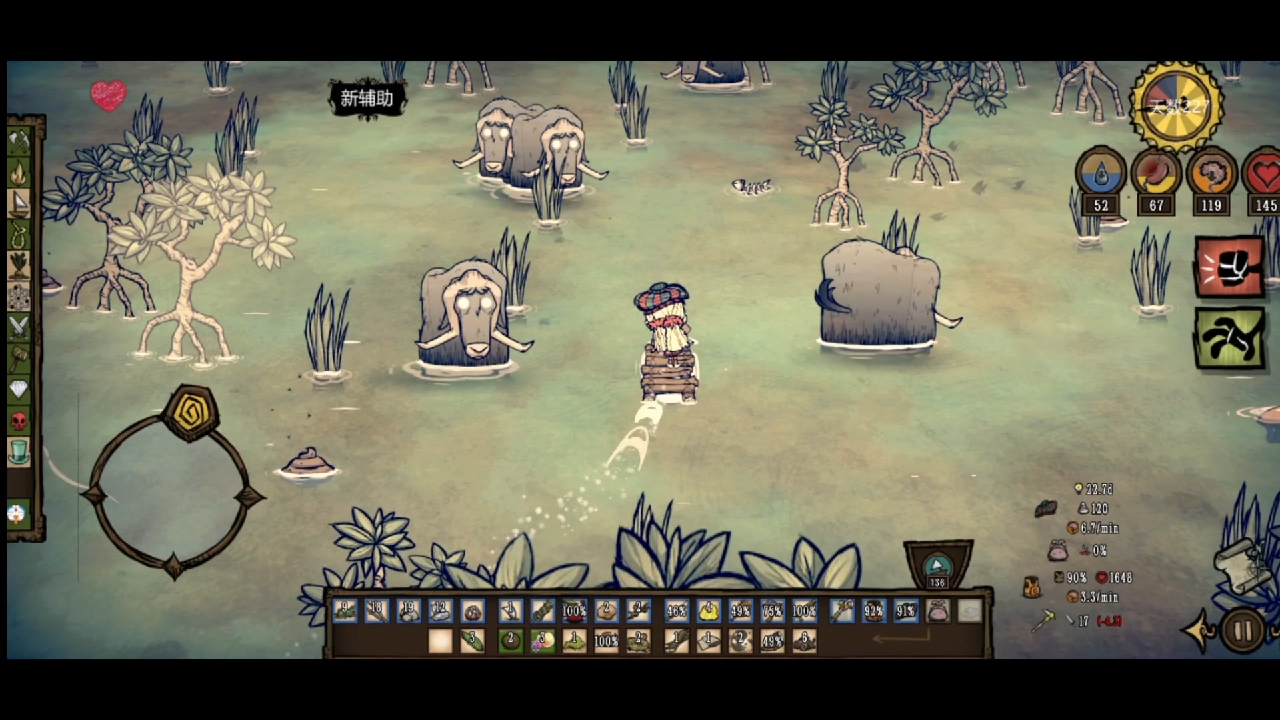Open the Food farming crafting tab

tap(19, 265)
